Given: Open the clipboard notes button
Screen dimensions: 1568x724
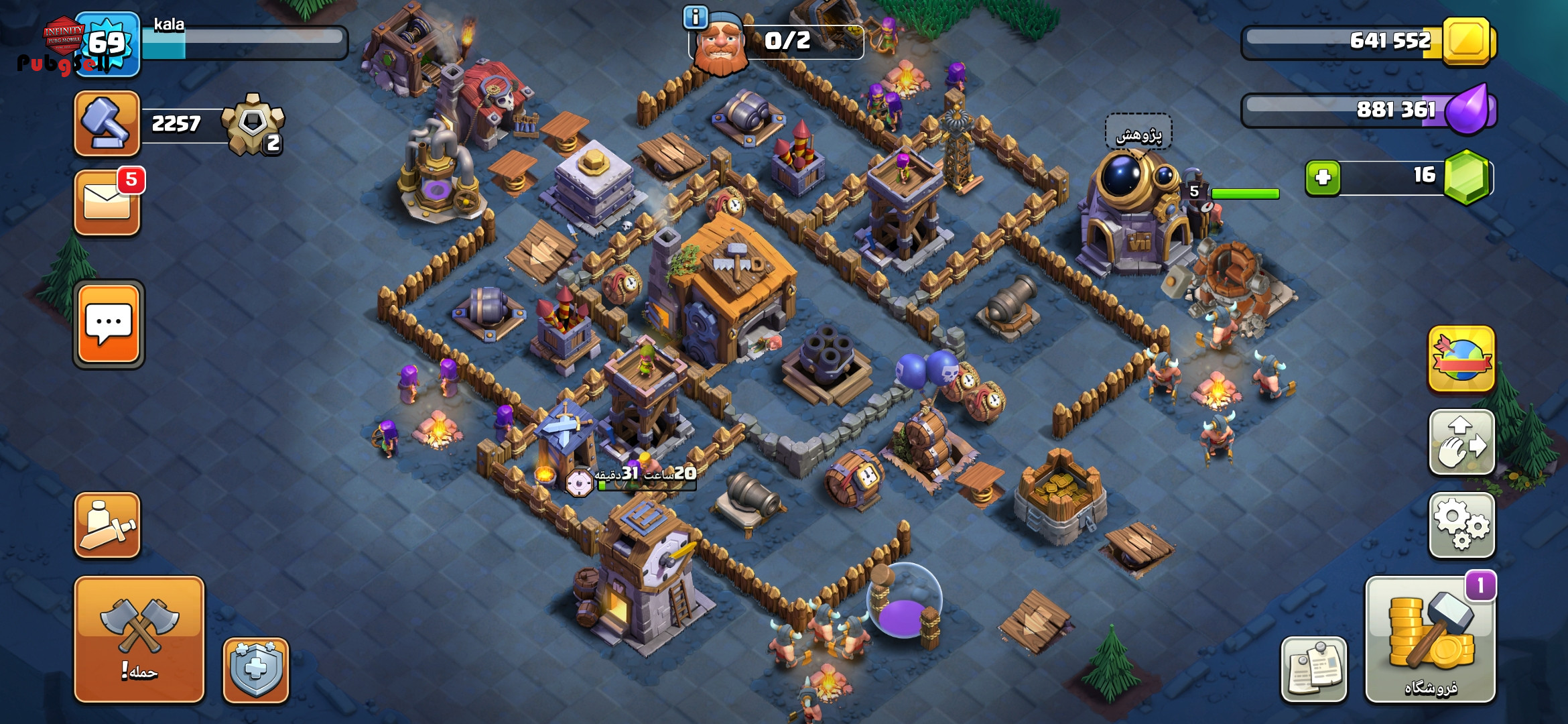Looking at the screenshot, I should 1313,669.
